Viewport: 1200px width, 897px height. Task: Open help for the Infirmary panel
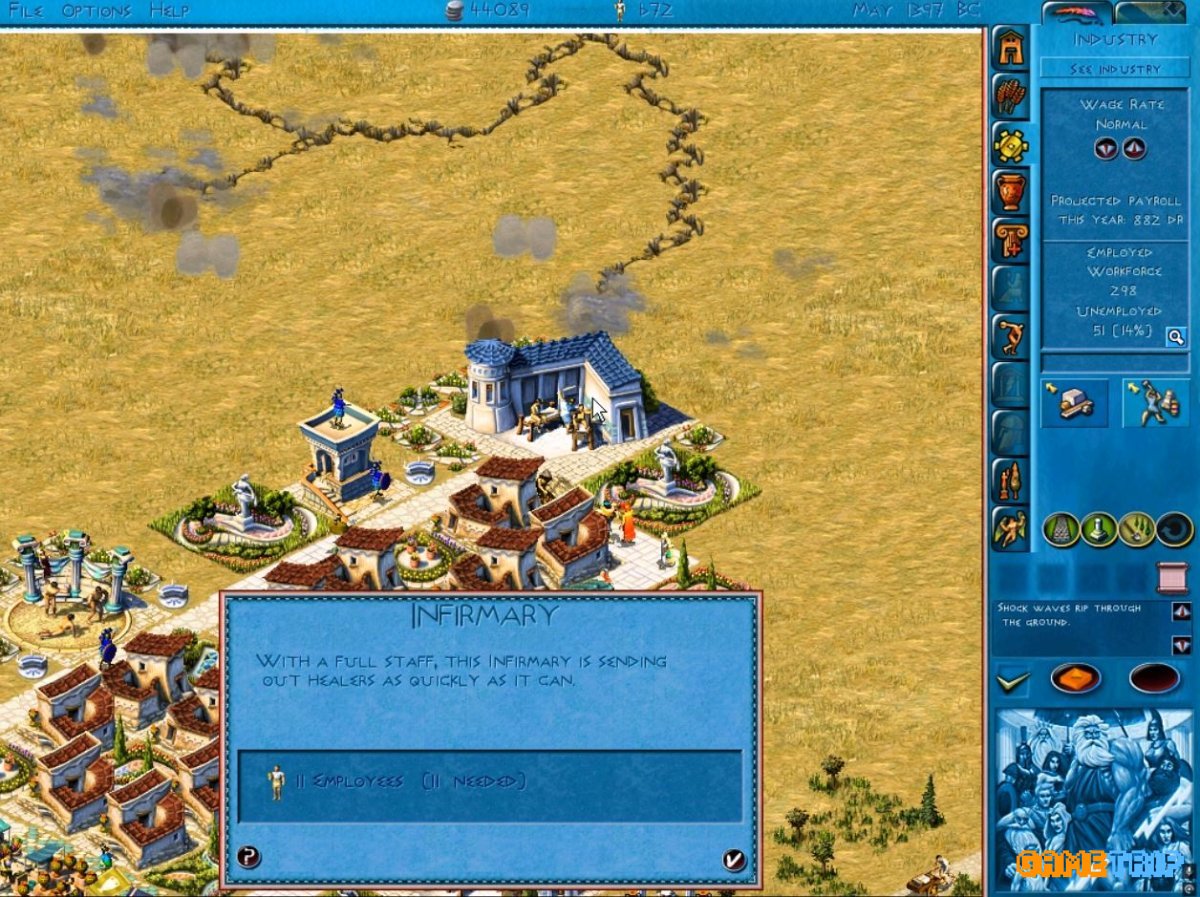pyautogui.click(x=249, y=857)
